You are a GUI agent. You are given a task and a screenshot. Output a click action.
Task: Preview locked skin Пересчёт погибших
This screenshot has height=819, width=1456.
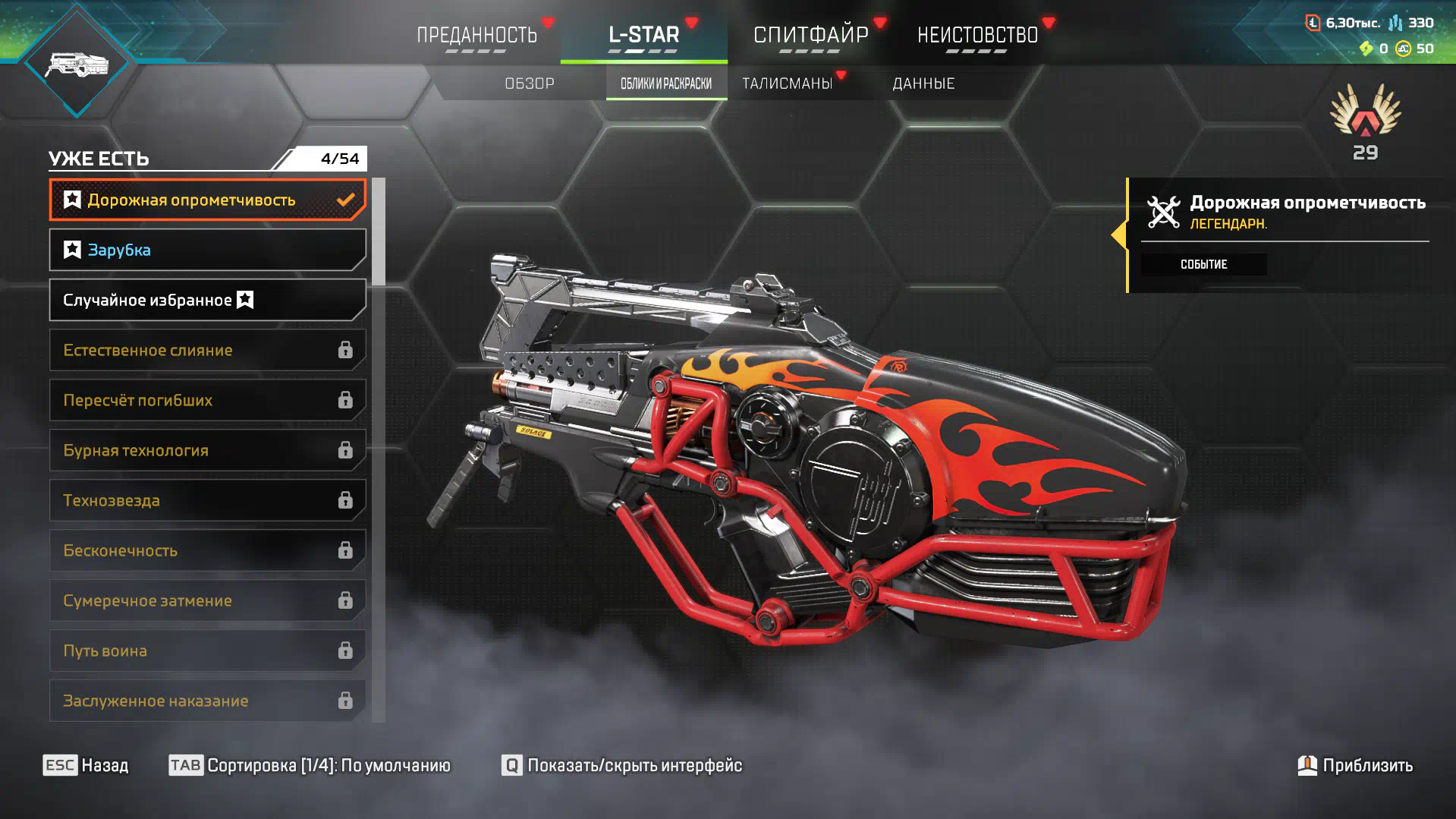[x=207, y=400]
